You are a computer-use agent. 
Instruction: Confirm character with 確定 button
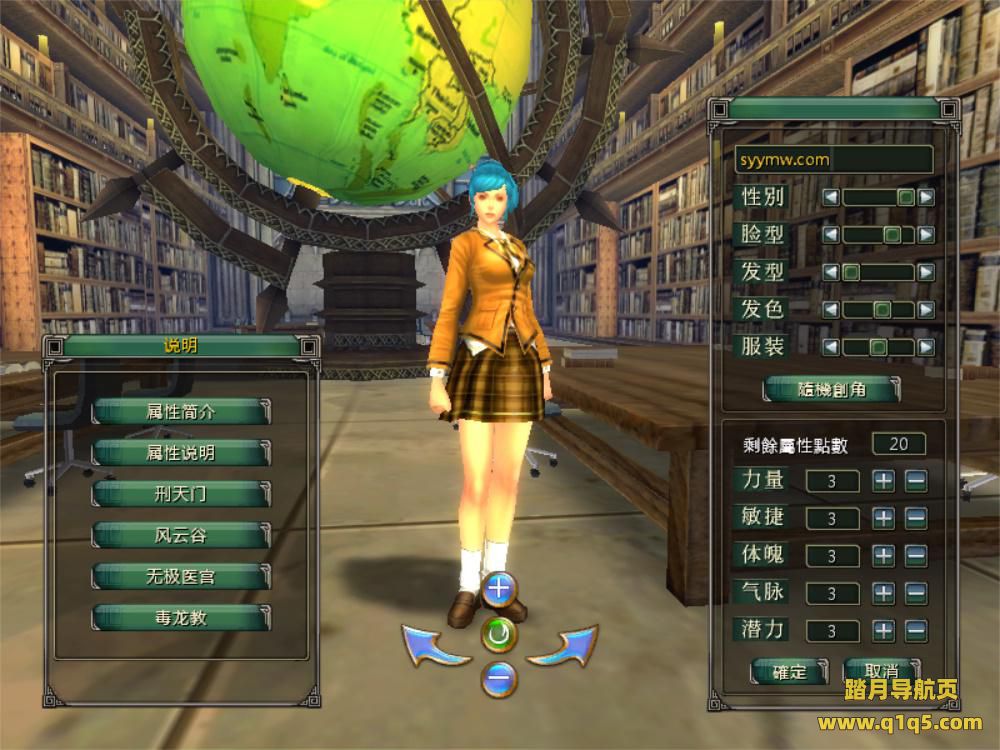[x=790, y=672]
